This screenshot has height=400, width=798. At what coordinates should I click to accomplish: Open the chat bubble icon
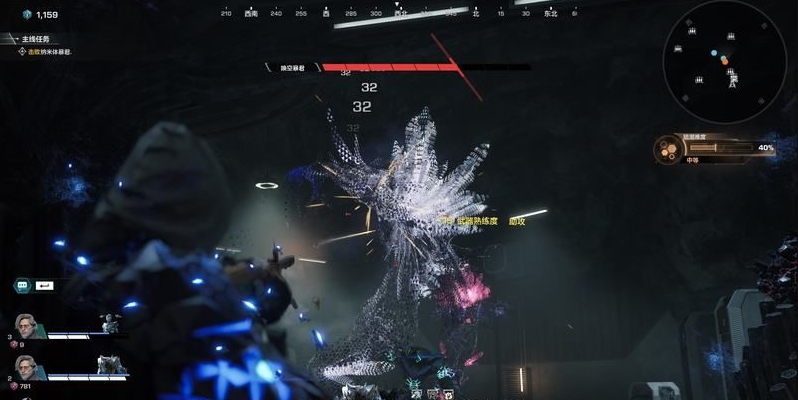coord(22,285)
